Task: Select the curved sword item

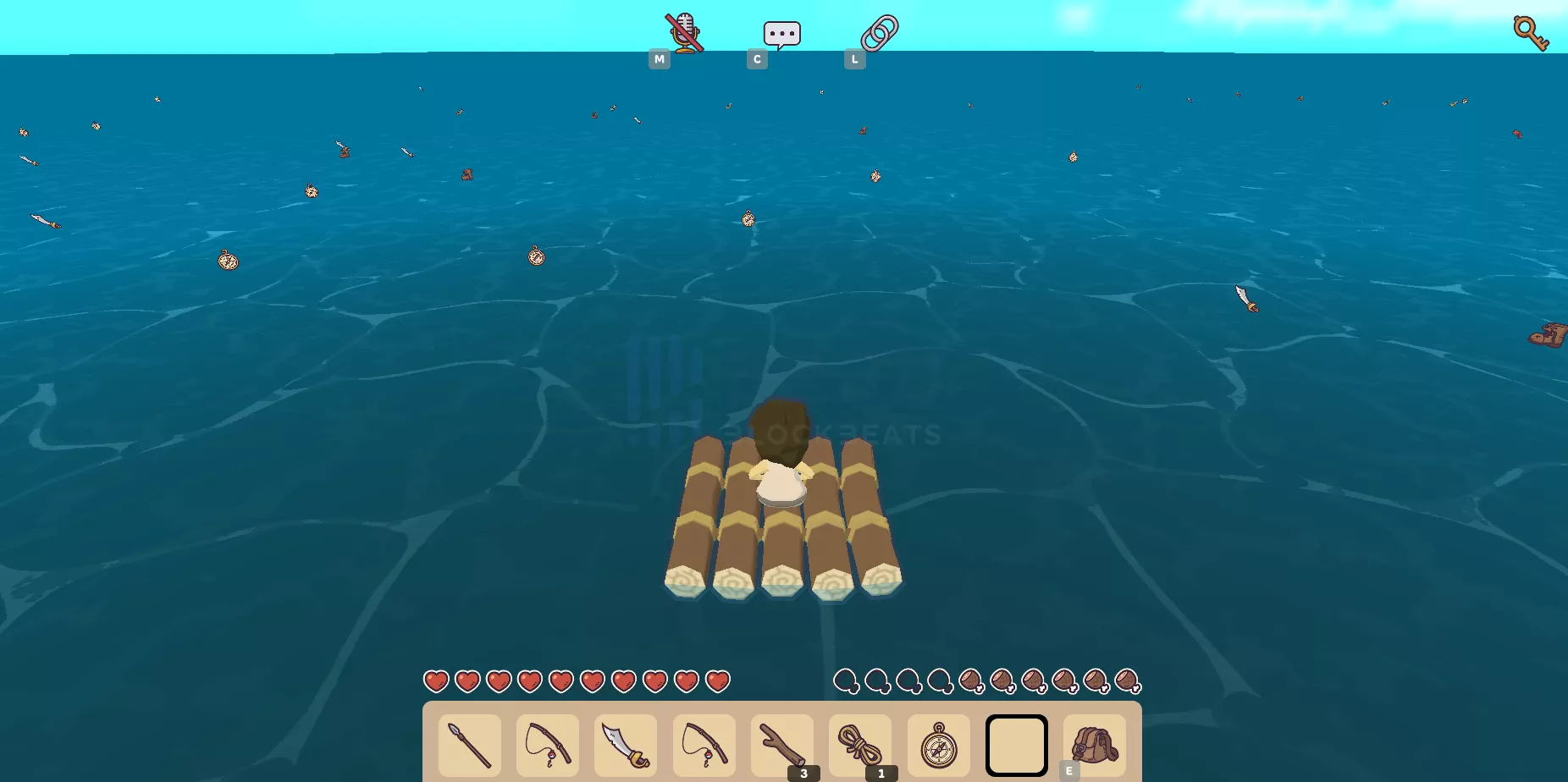Action: 626,745
